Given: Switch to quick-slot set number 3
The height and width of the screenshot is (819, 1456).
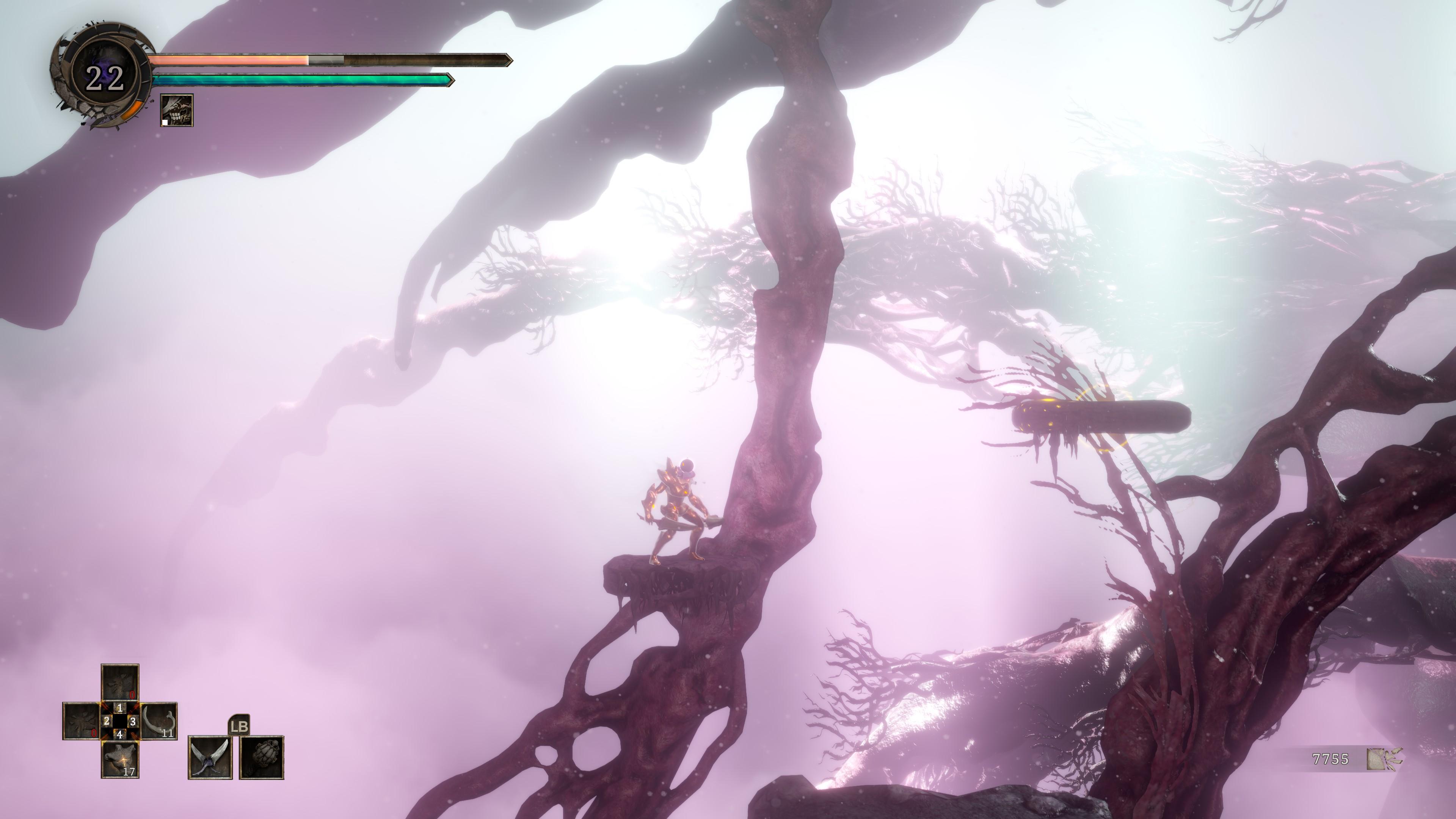Looking at the screenshot, I should 133,721.
